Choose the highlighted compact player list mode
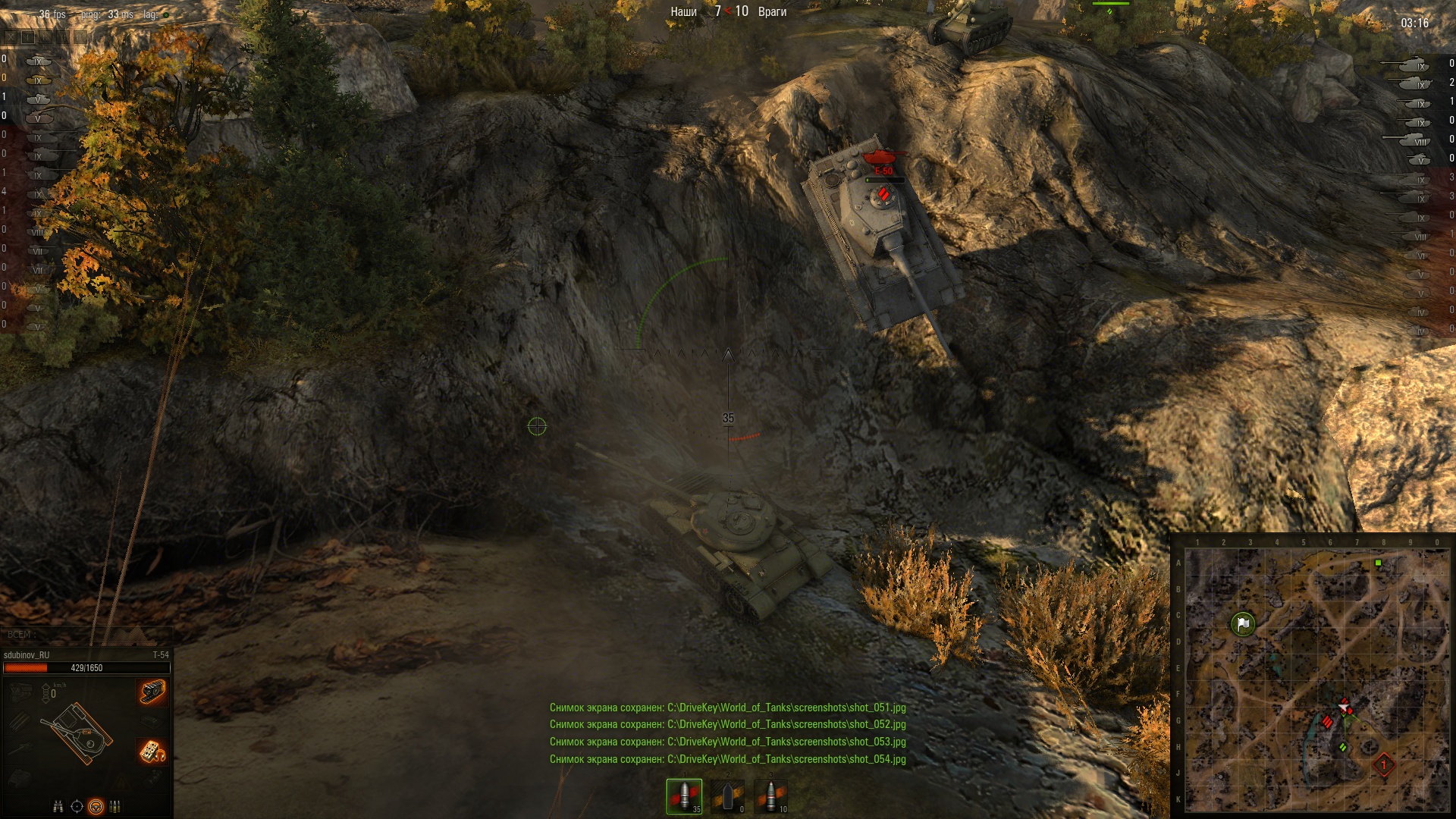The height and width of the screenshot is (819, 1456). pos(27,36)
